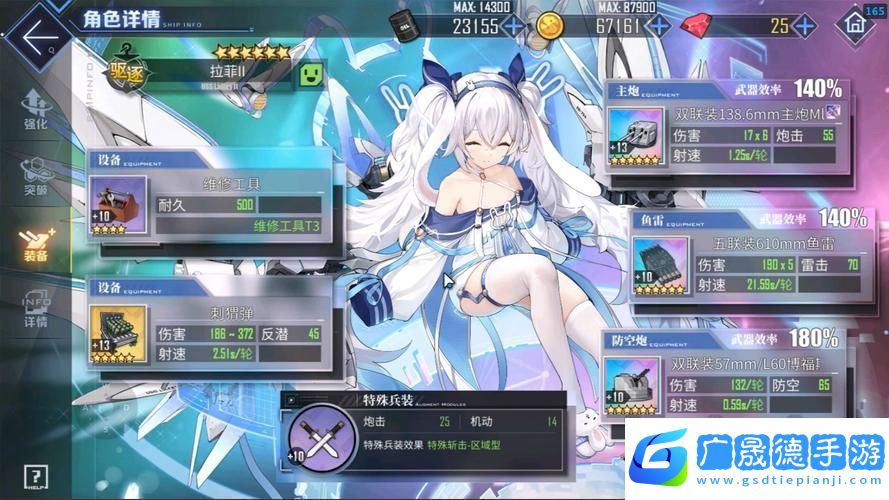Go back using the top-left arrow
The height and width of the screenshot is (500, 889).
(39, 38)
